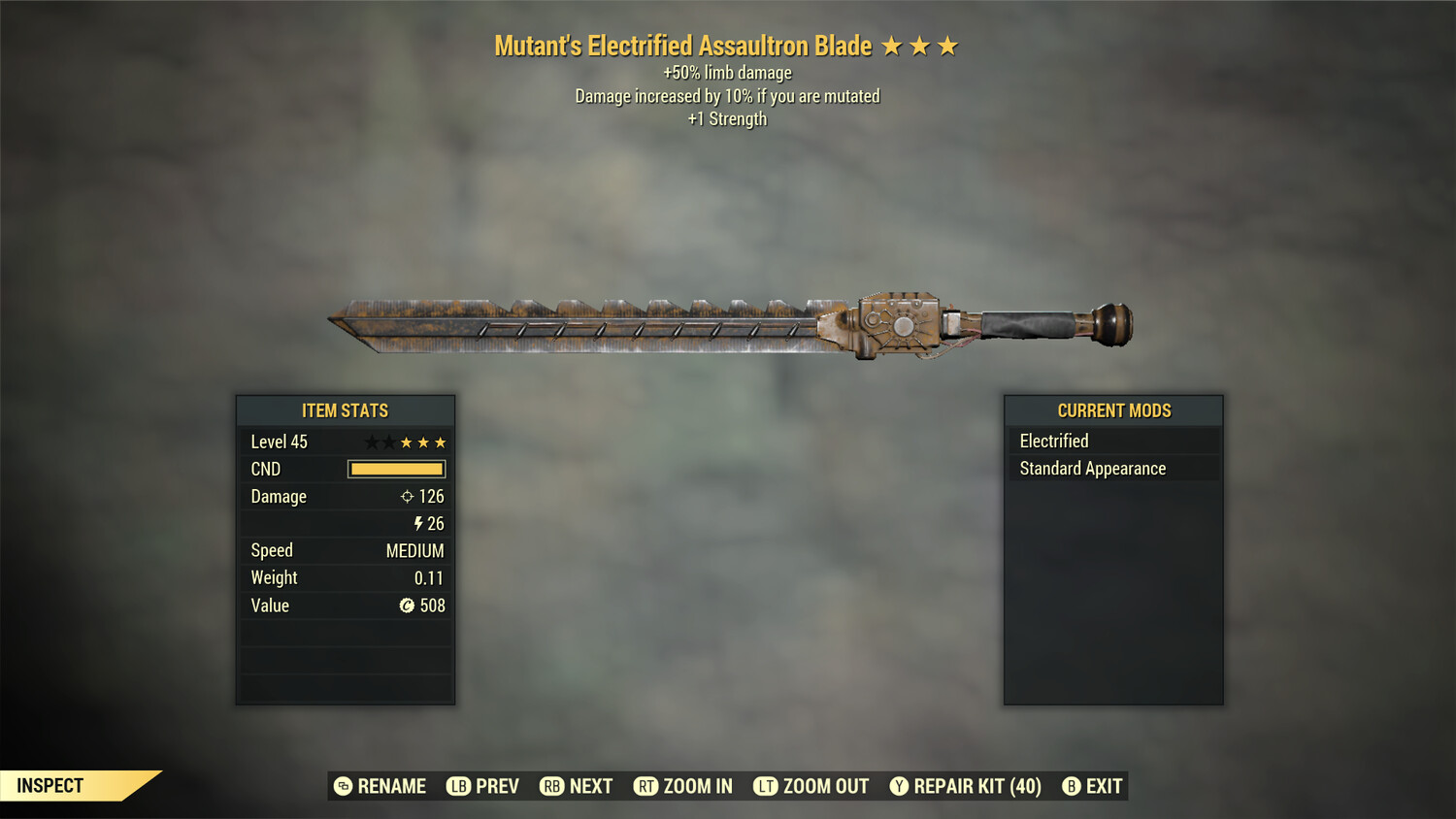Screen dimensions: 1456x819
Task: Click the CURRENT MODS panel header
Action: click(1112, 410)
